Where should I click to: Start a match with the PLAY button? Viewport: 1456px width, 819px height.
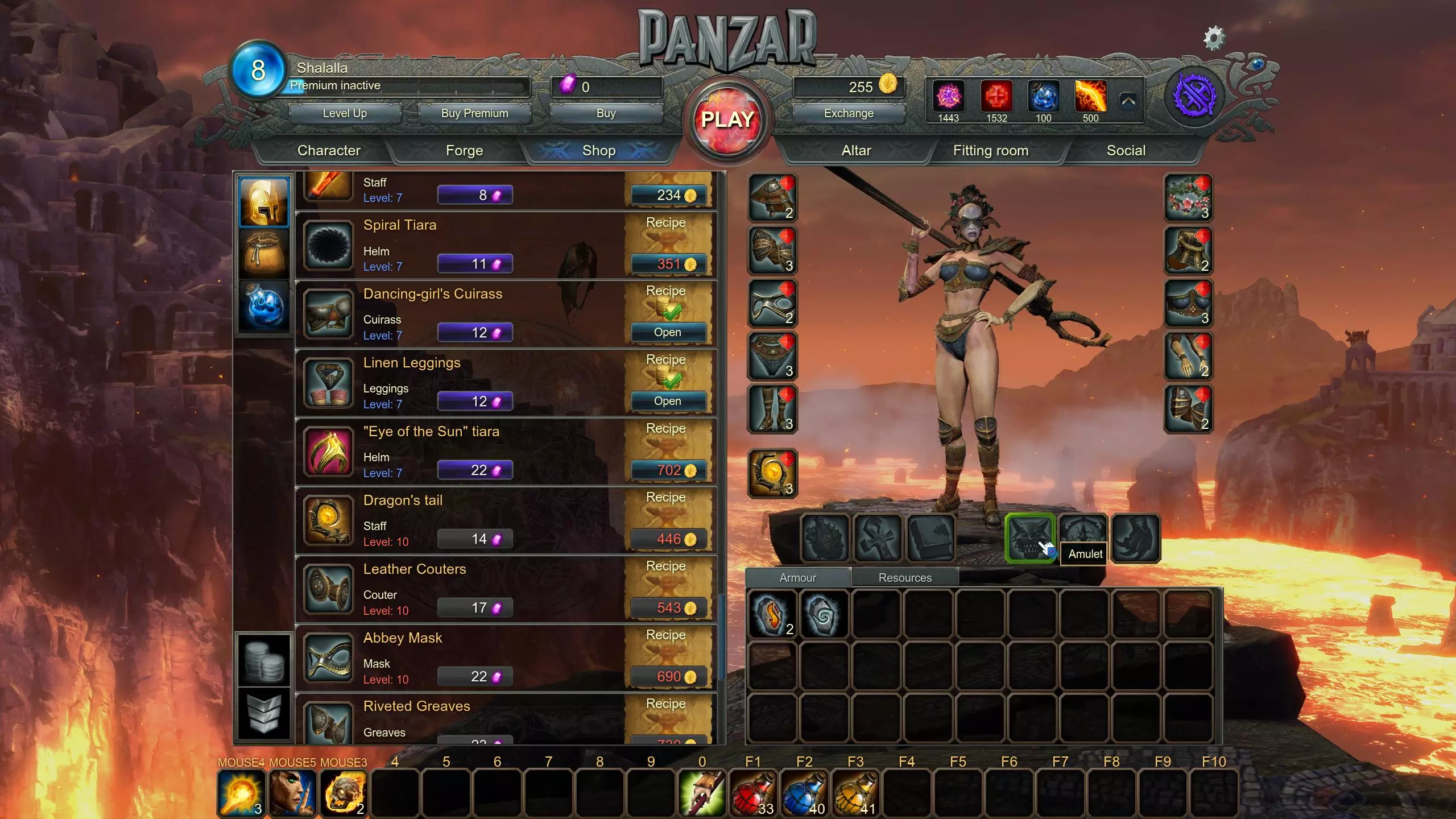[727, 120]
